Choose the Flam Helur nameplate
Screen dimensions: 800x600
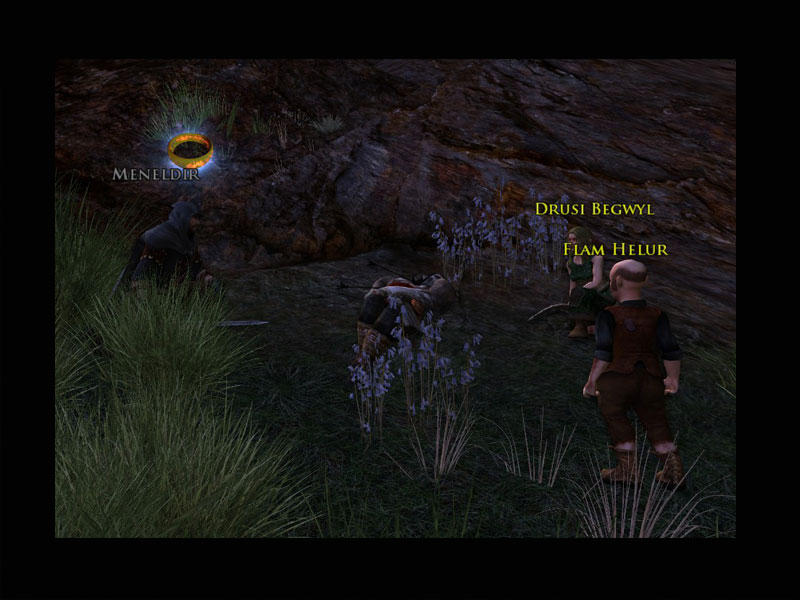tap(615, 249)
